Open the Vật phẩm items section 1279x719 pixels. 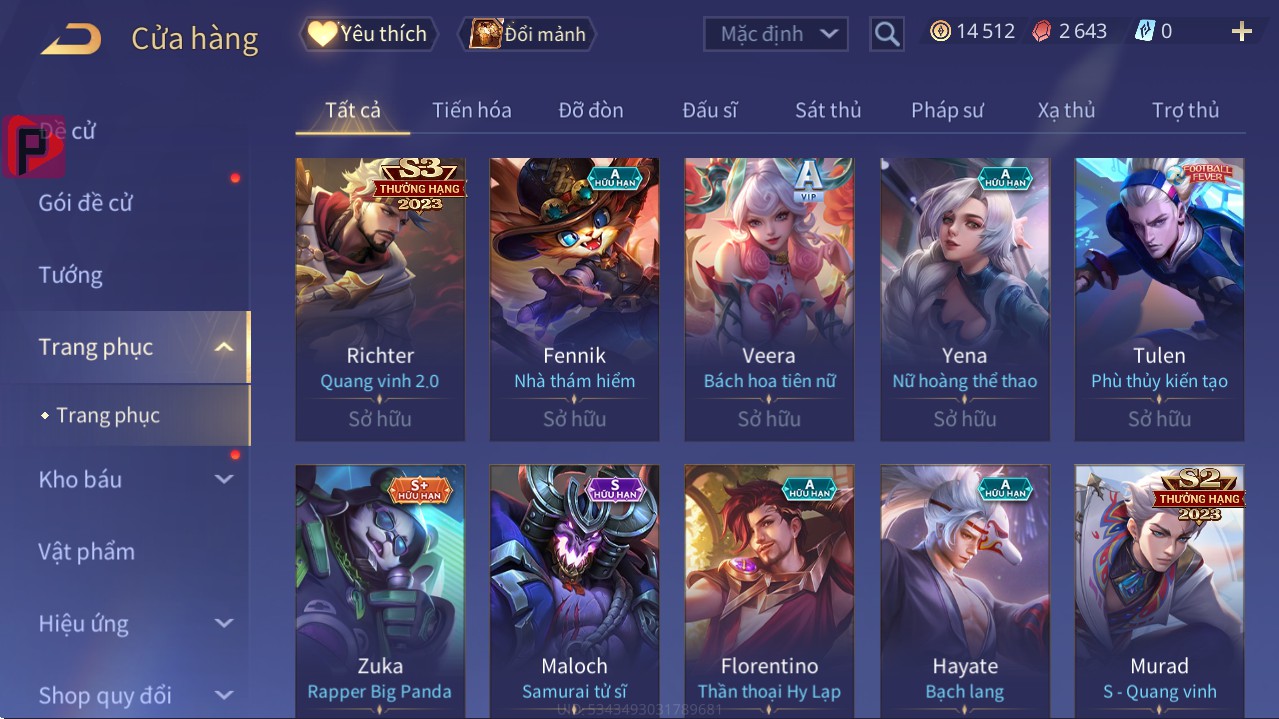click(x=86, y=551)
